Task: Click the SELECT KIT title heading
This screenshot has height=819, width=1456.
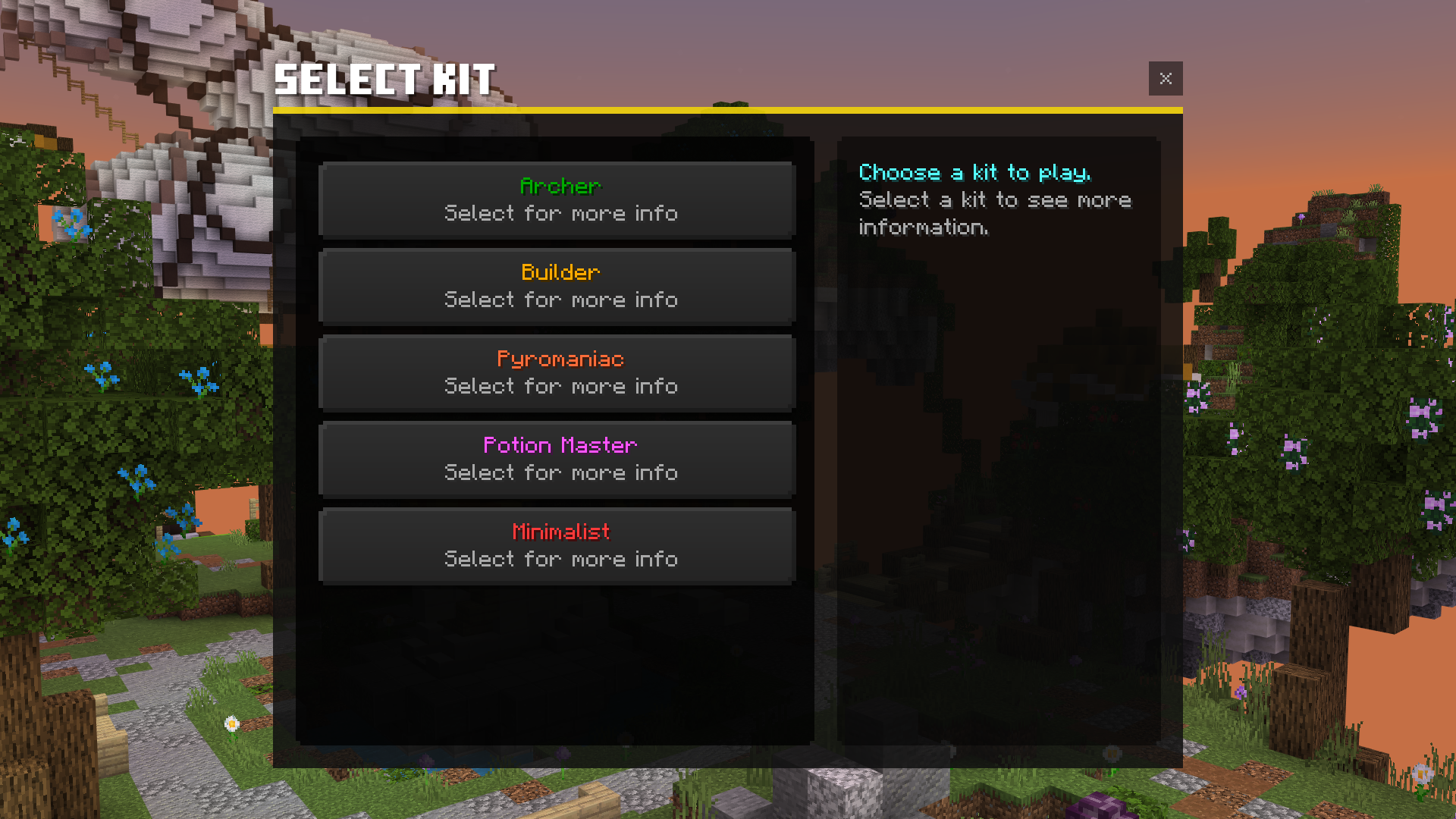Action: click(384, 78)
